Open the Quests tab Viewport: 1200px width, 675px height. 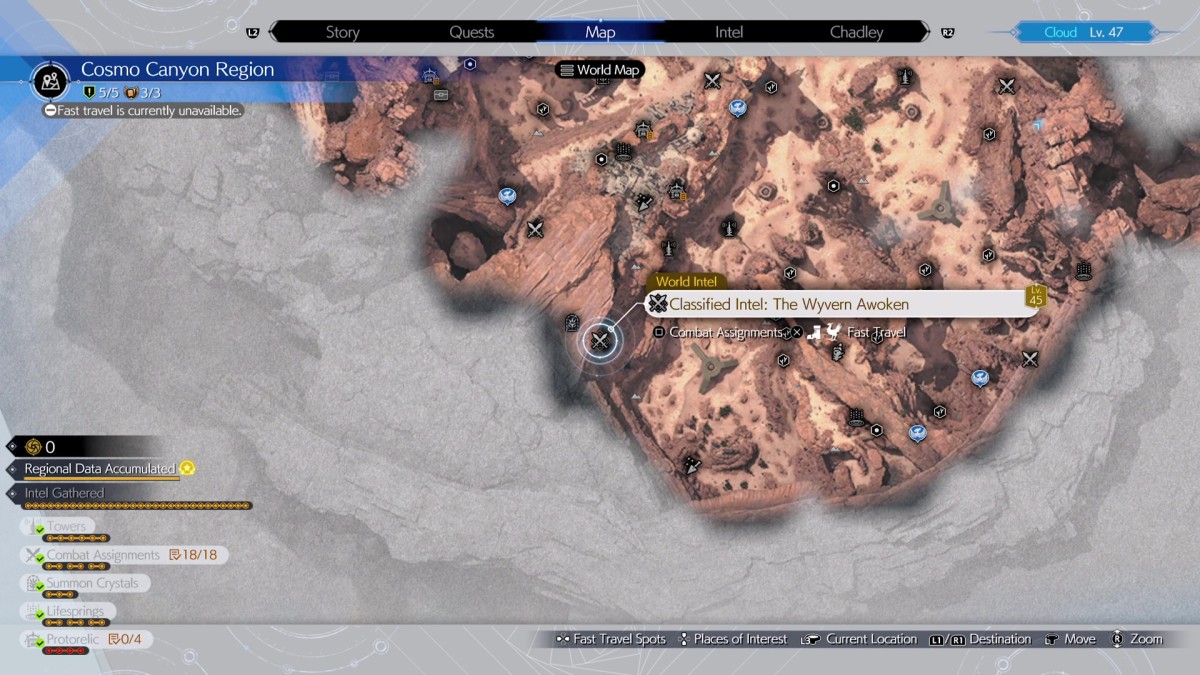471,32
